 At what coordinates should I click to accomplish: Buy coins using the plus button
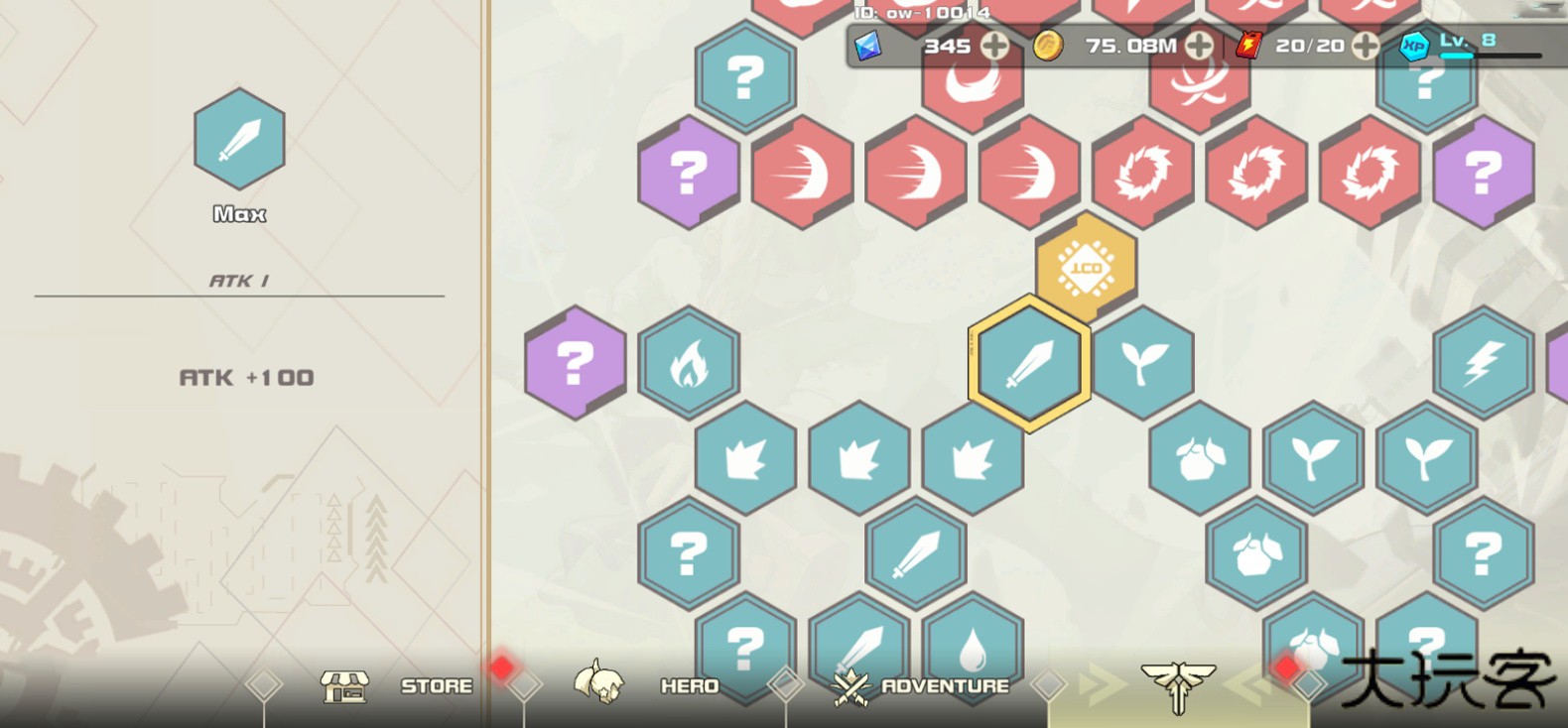[1200, 45]
